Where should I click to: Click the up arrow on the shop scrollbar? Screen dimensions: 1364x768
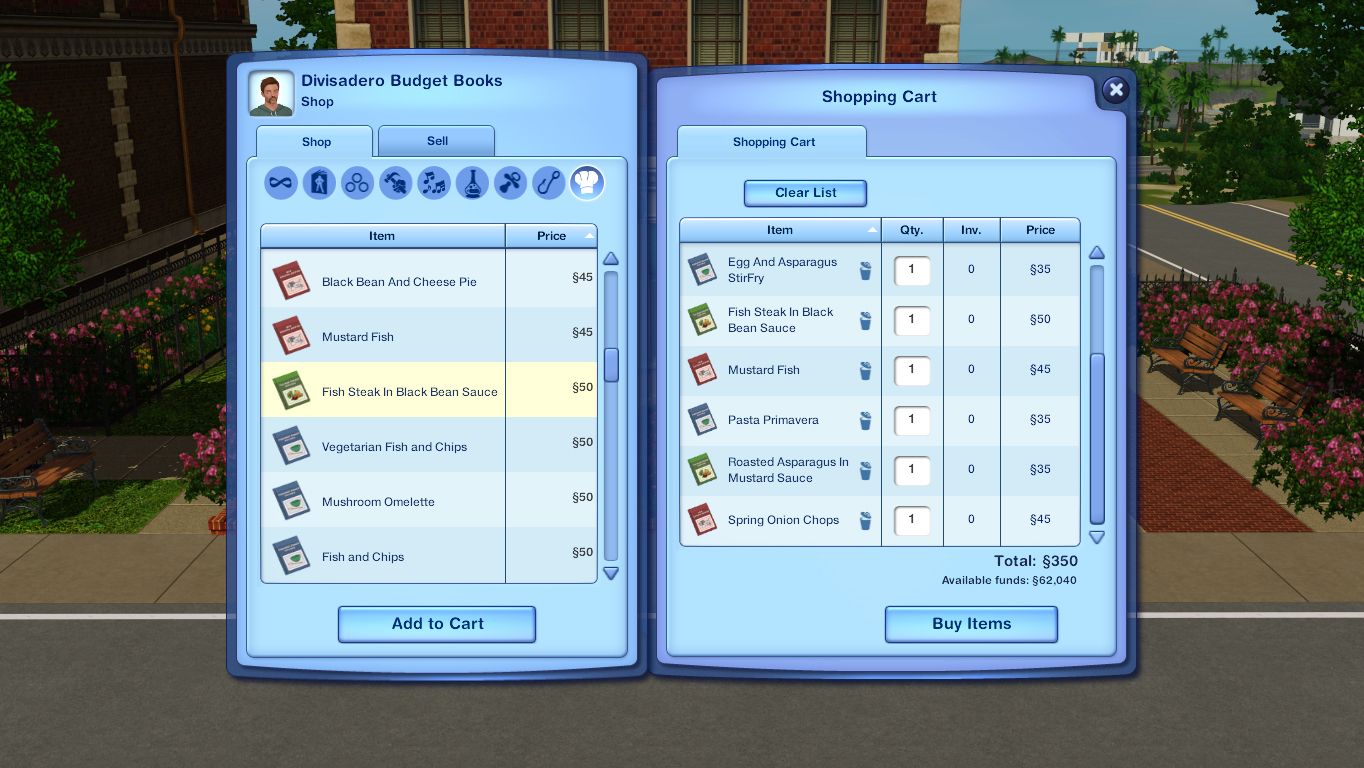(x=611, y=258)
